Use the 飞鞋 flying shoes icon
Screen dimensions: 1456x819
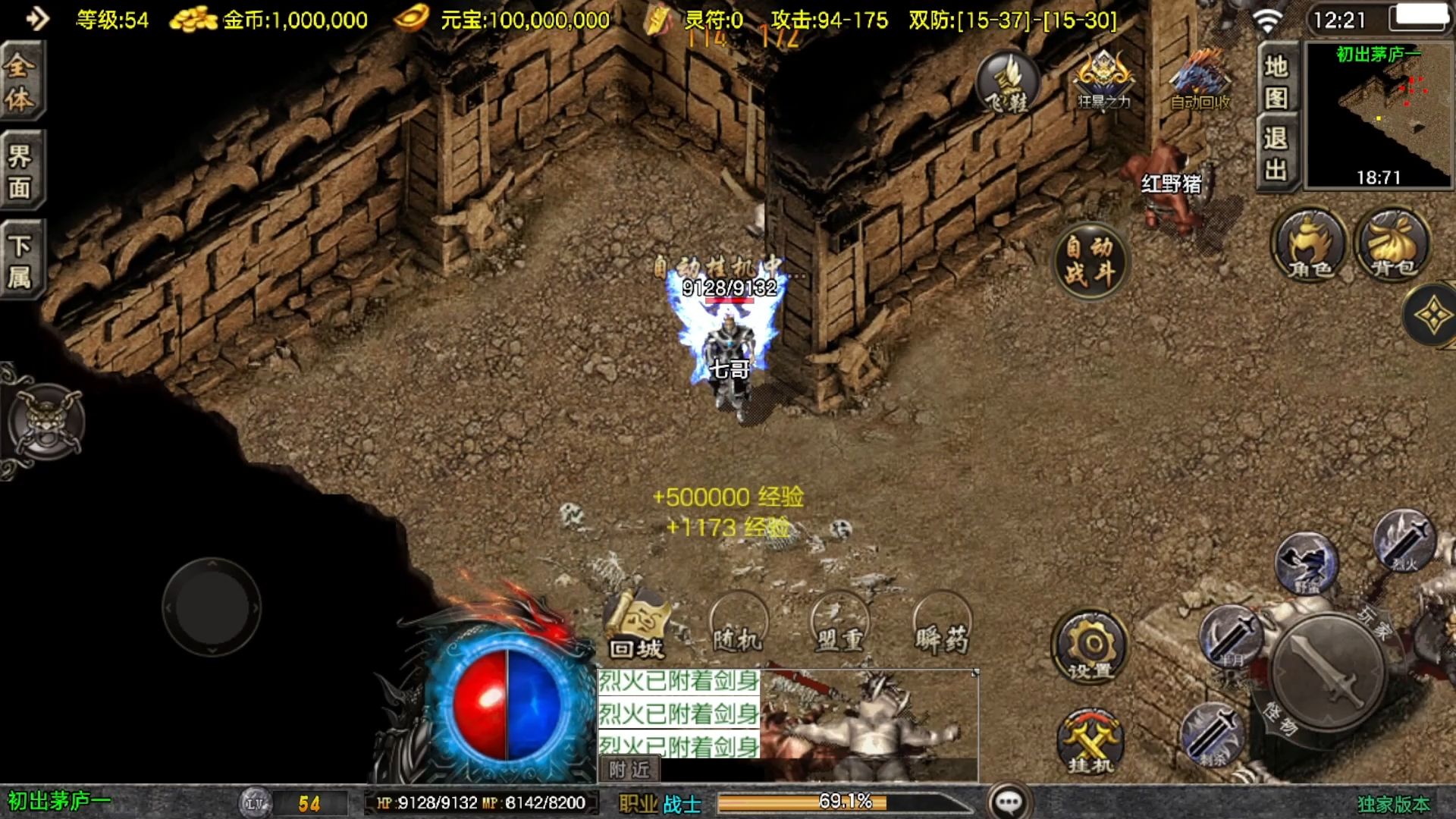(x=1006, y=82)
